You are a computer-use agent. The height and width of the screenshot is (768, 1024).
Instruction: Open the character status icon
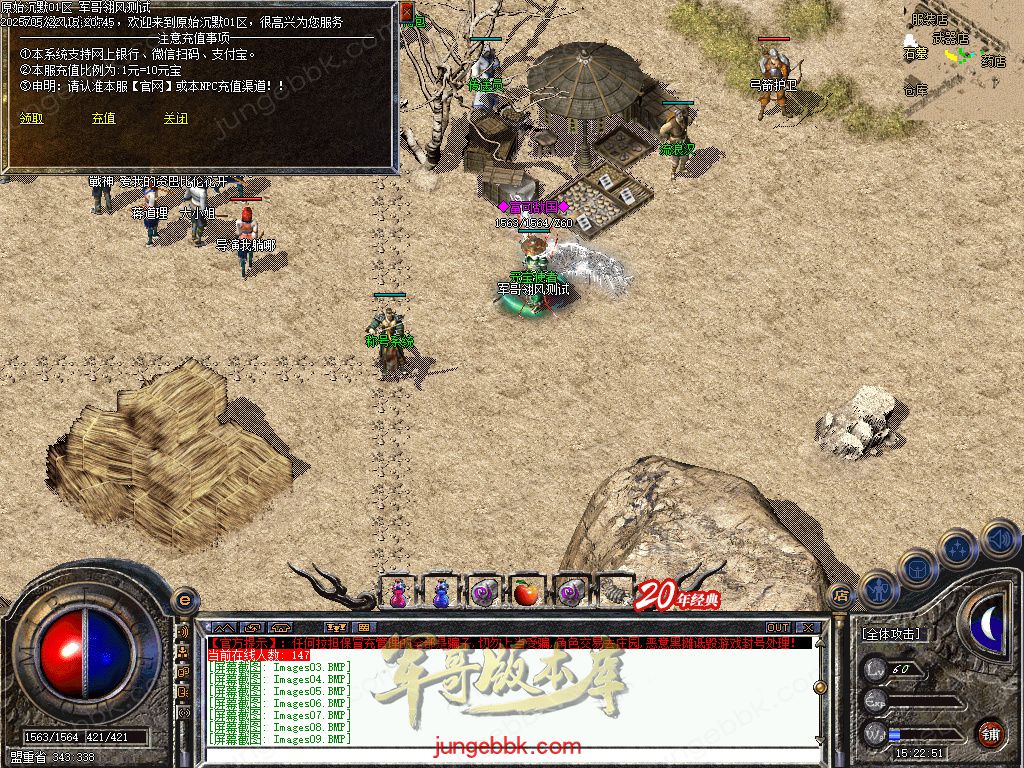click(876, 589)
